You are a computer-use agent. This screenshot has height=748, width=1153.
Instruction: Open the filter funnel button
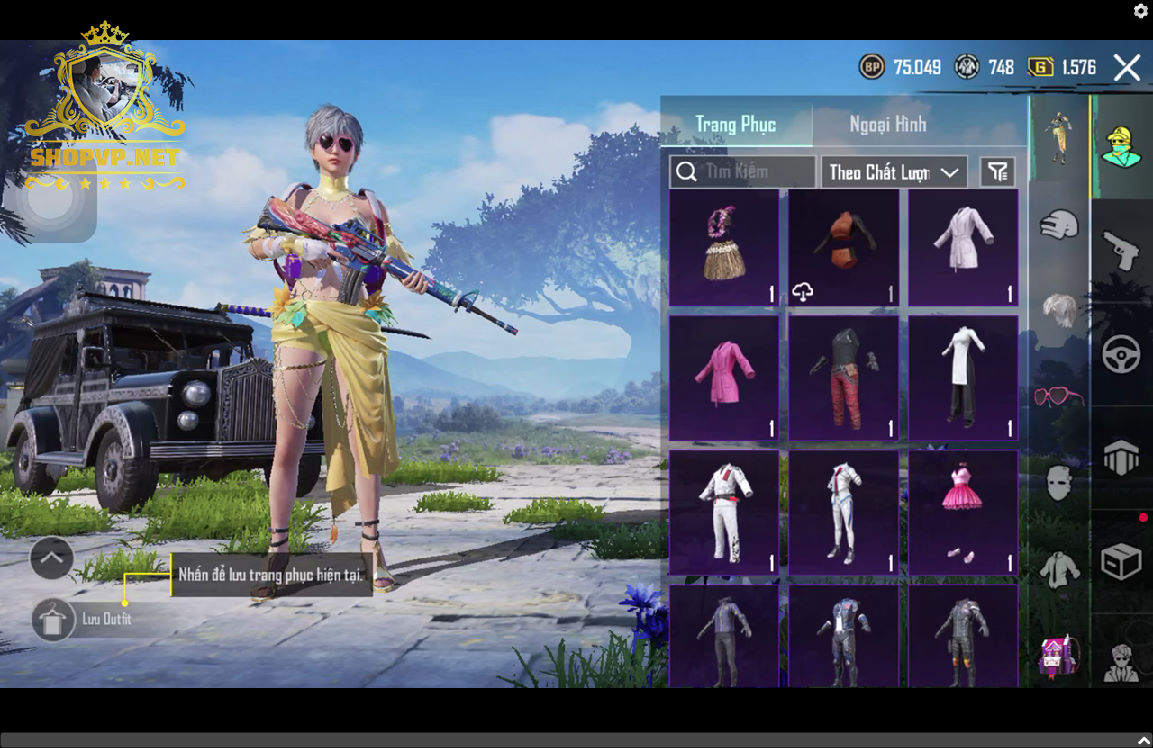click(997, 172)
